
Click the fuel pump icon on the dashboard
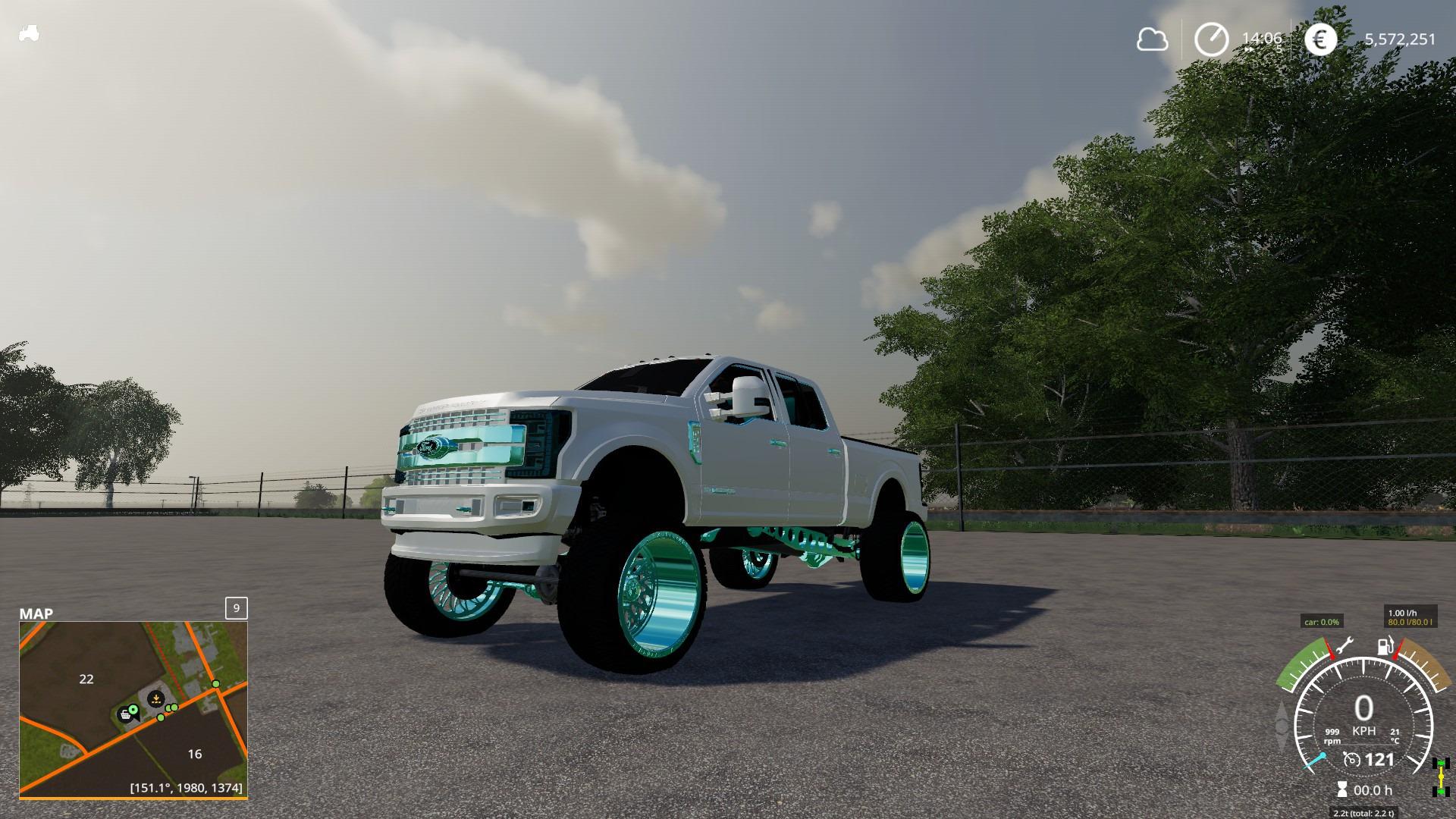click(x=1385, y=645)
